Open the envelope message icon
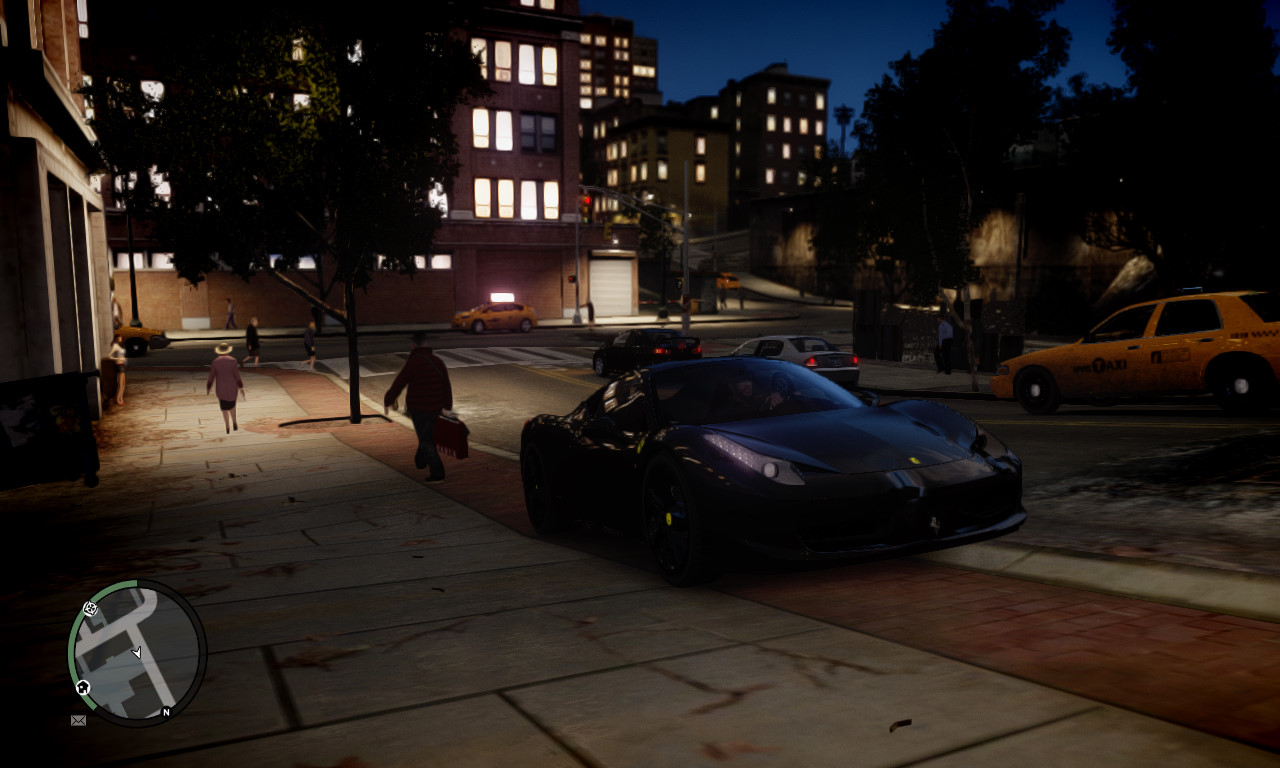This screenshot has width=1280, height=768. point(78,720)
